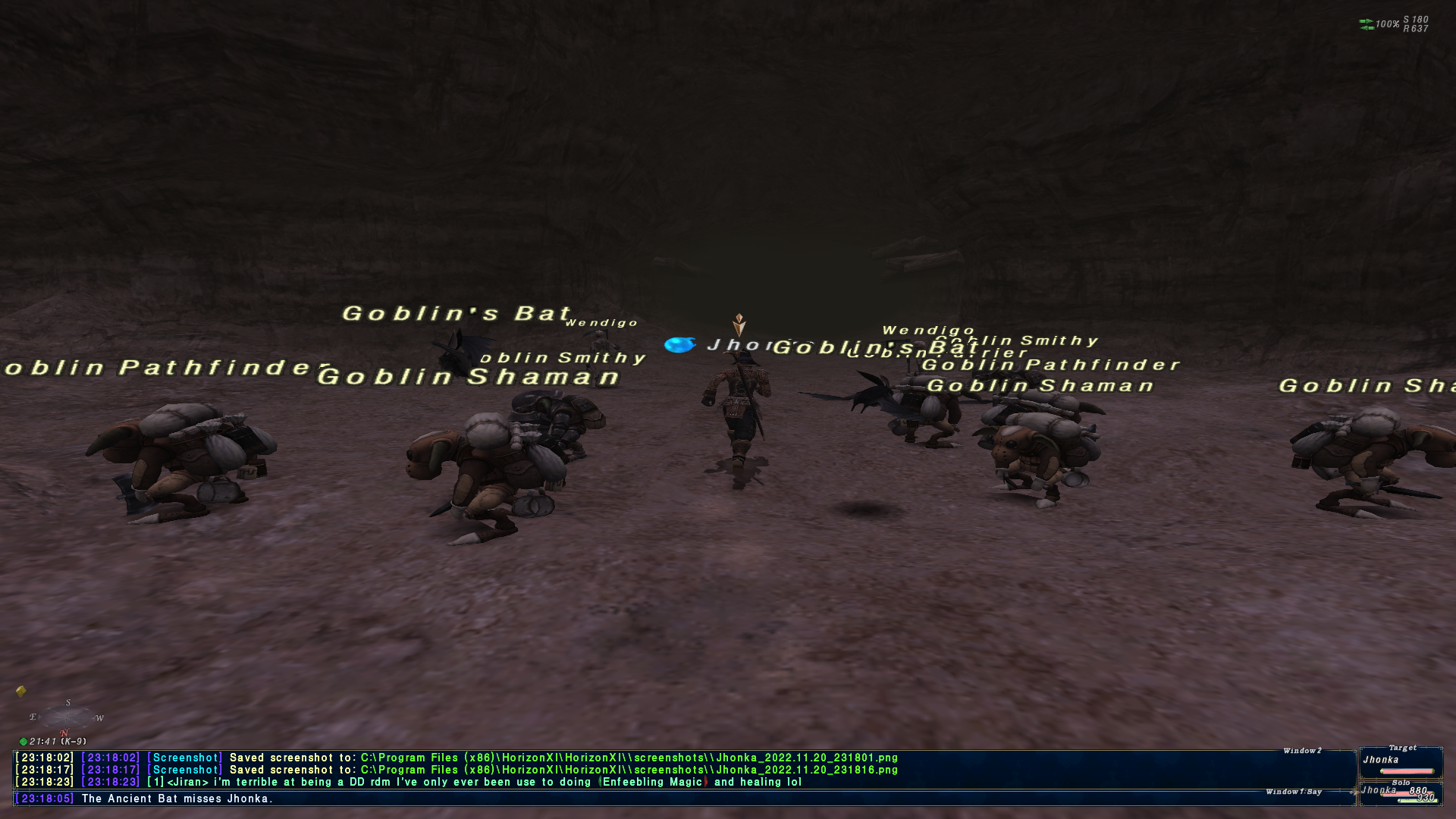Click the S label on the compass rose

pyautogui.click(x=68, y=702)
